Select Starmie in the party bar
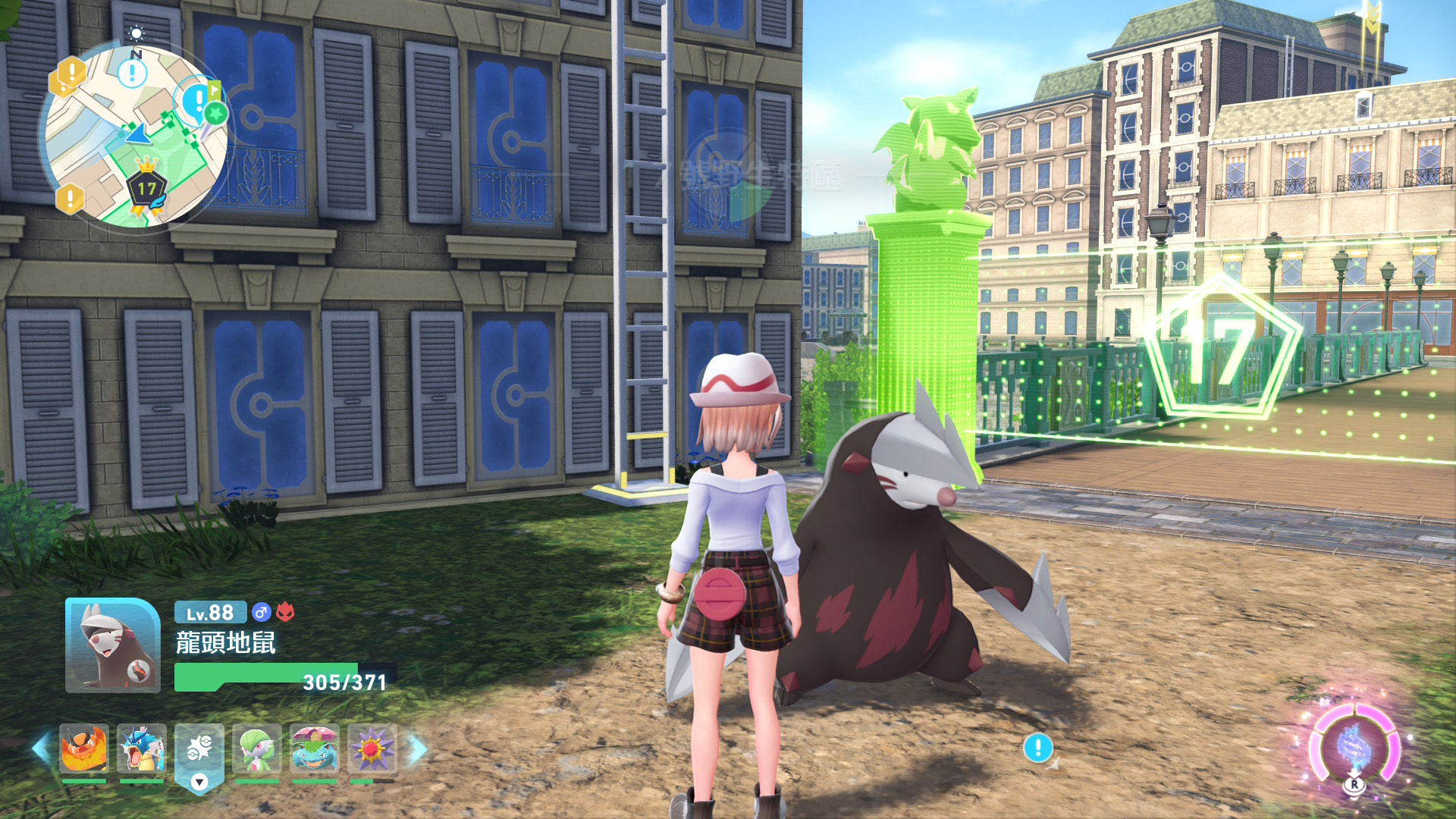The width and height of the screenshot is (1456, 819). click(372, 748)
